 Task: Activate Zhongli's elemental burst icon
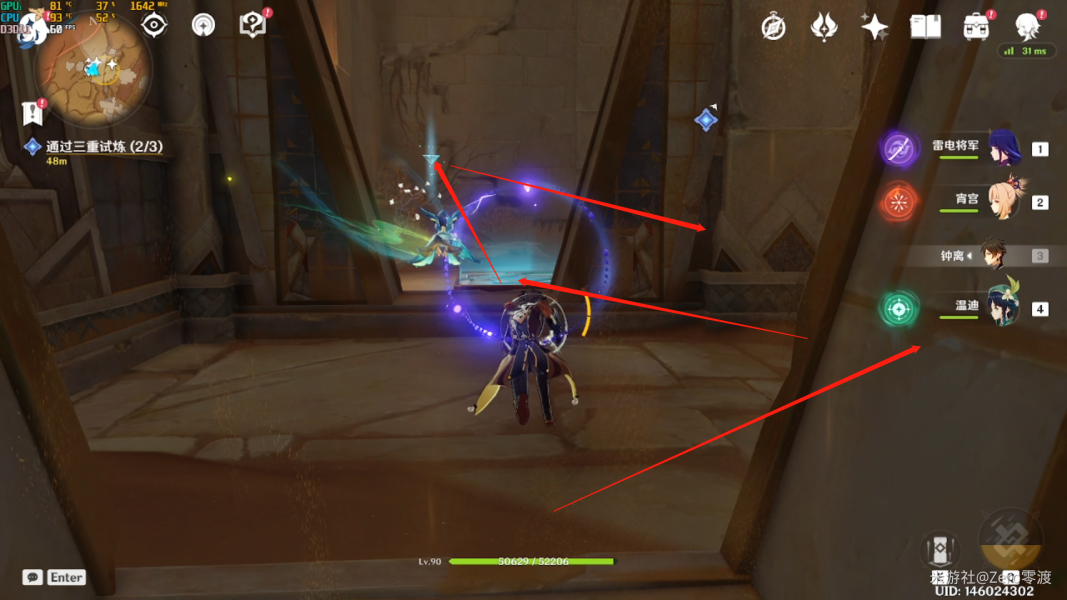coord(1010,541)
